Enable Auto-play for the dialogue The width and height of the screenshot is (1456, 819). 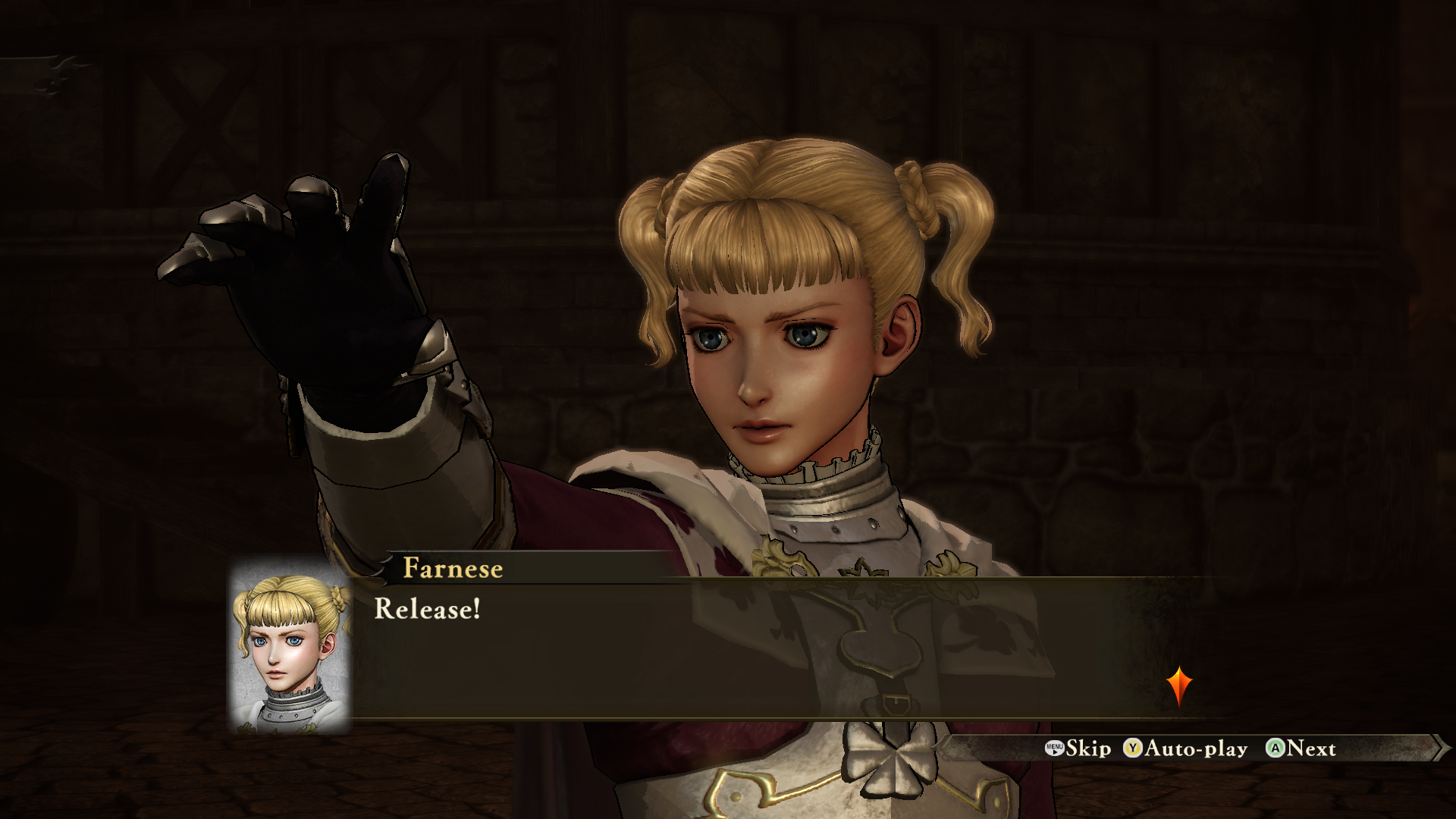[1185, 748]
